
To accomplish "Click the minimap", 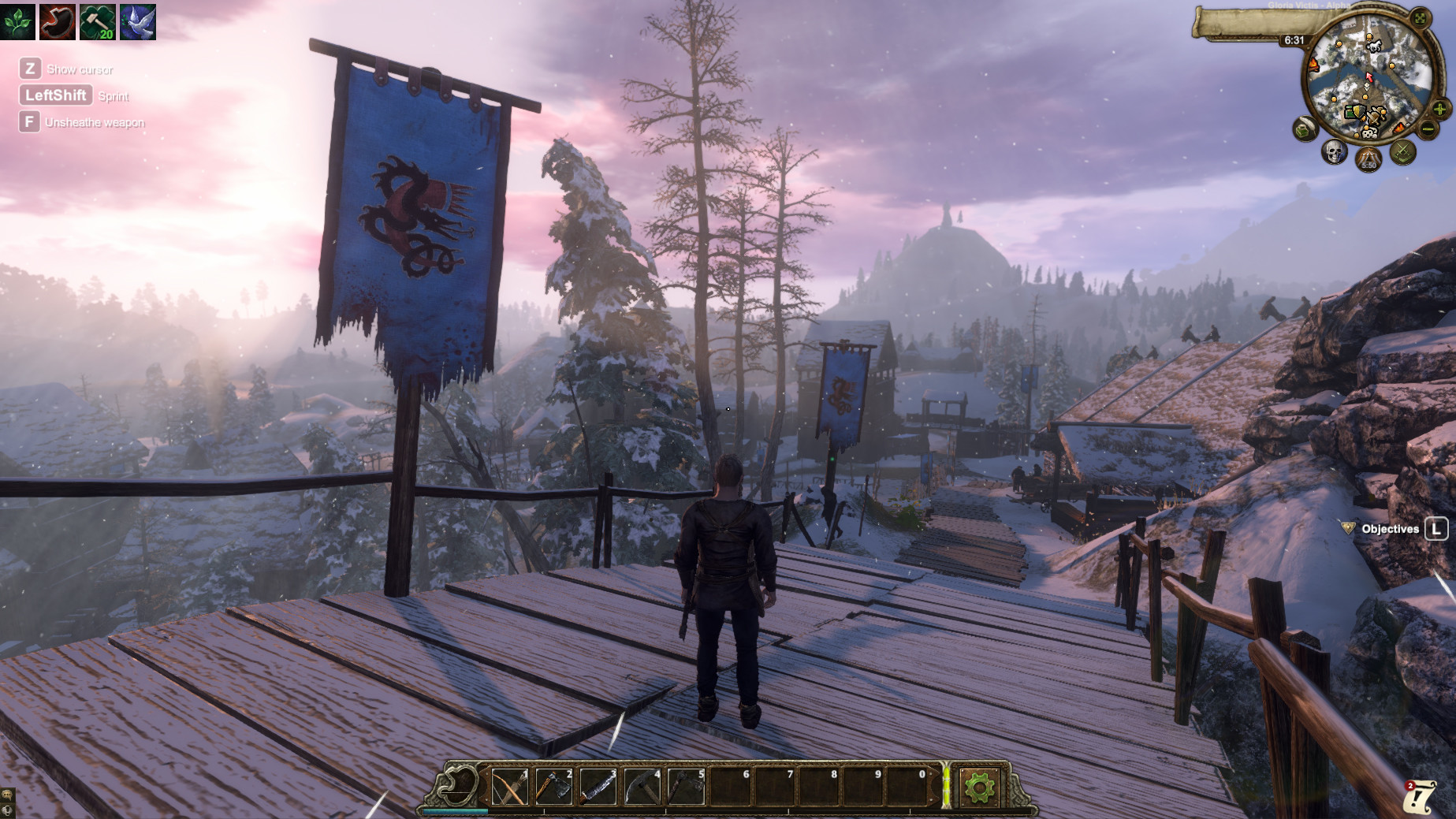I will coord(1368,77).
